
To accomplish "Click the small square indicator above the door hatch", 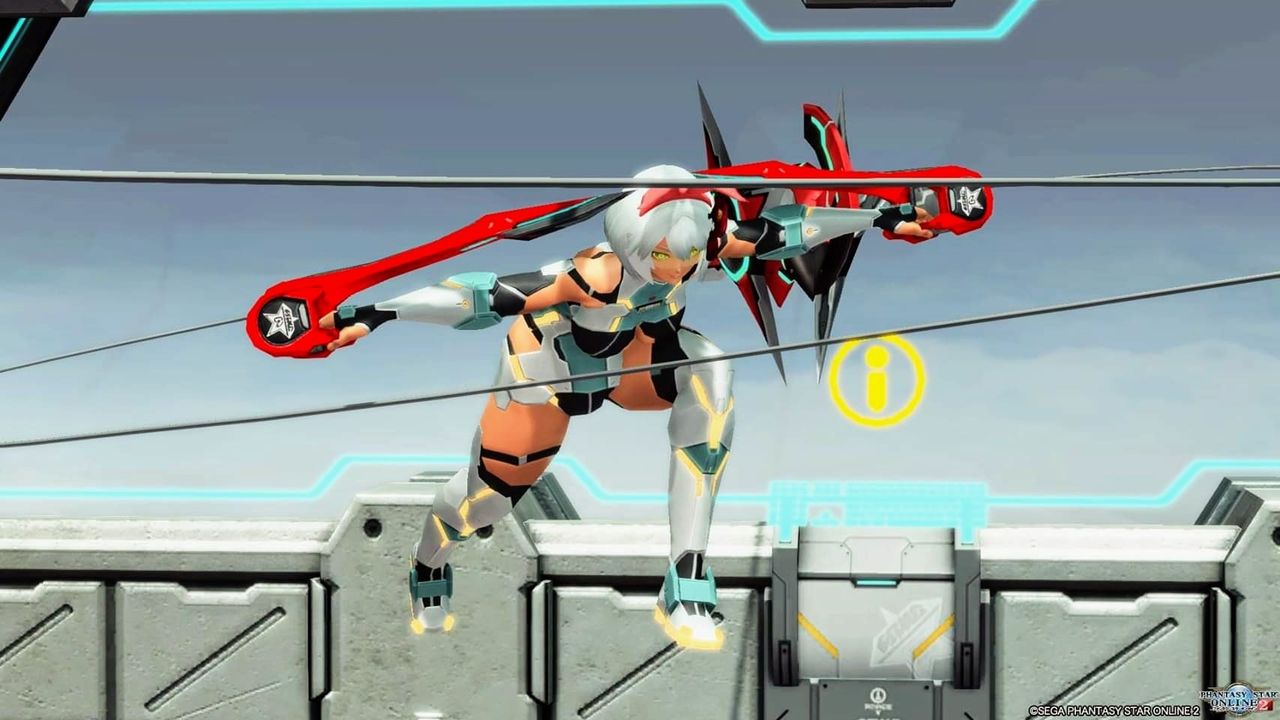I will (x=877, y=580).
